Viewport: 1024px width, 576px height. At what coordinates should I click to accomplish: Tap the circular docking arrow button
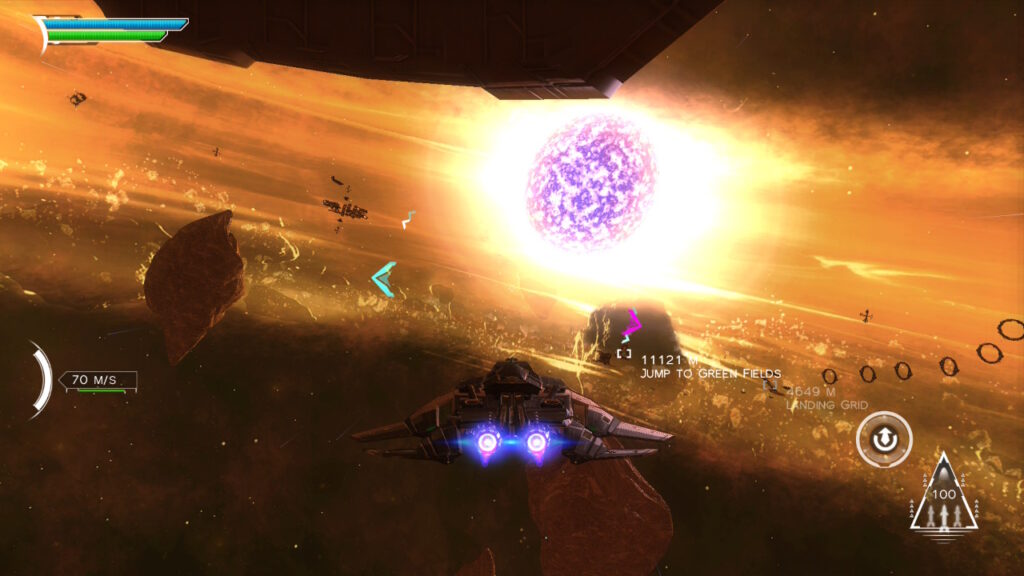coord(884,440)
